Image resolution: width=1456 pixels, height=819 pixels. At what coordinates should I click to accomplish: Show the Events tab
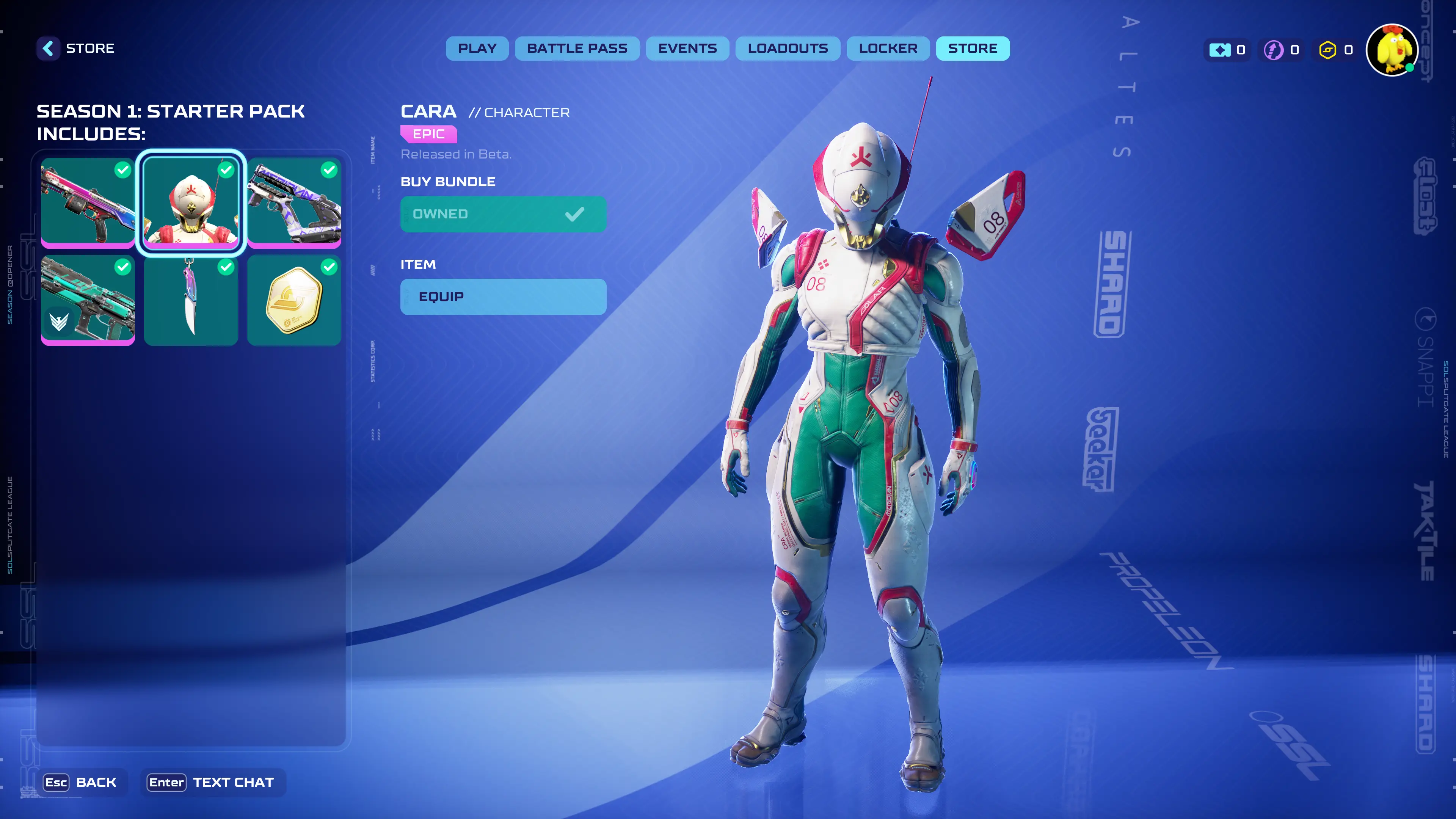coord(687,49)
